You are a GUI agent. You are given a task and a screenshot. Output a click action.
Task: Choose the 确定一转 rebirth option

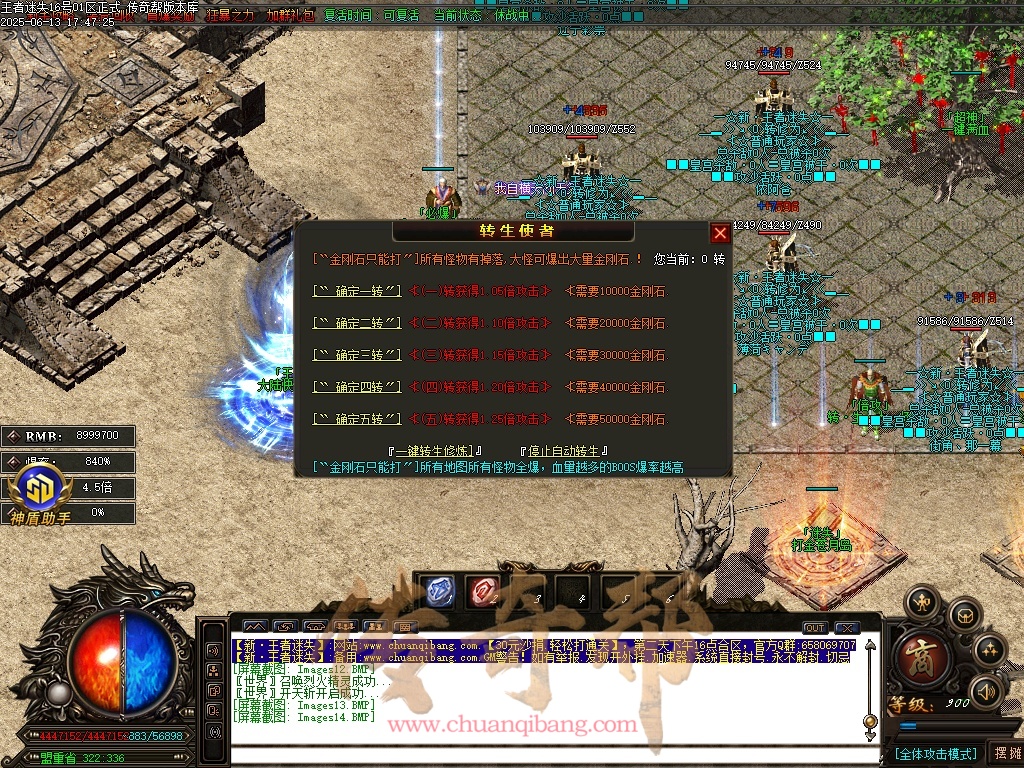[x=357, y=291]
